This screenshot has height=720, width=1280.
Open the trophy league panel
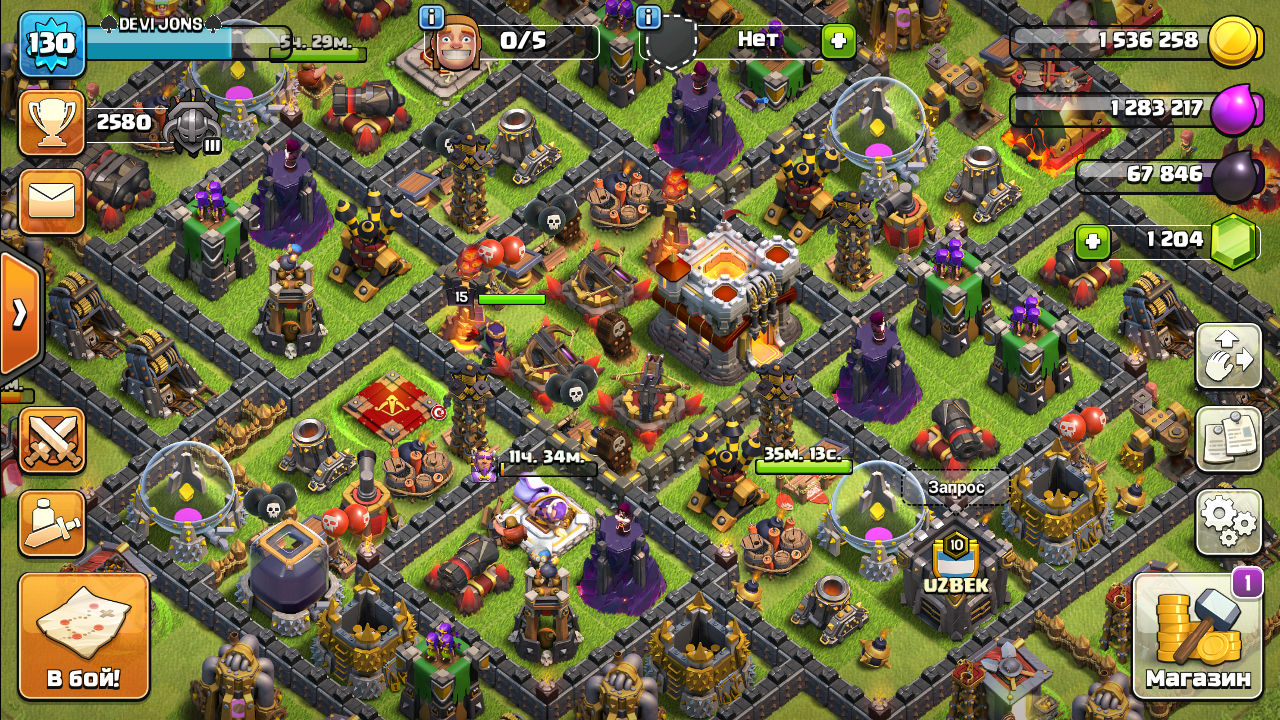(x=52, y=123)
